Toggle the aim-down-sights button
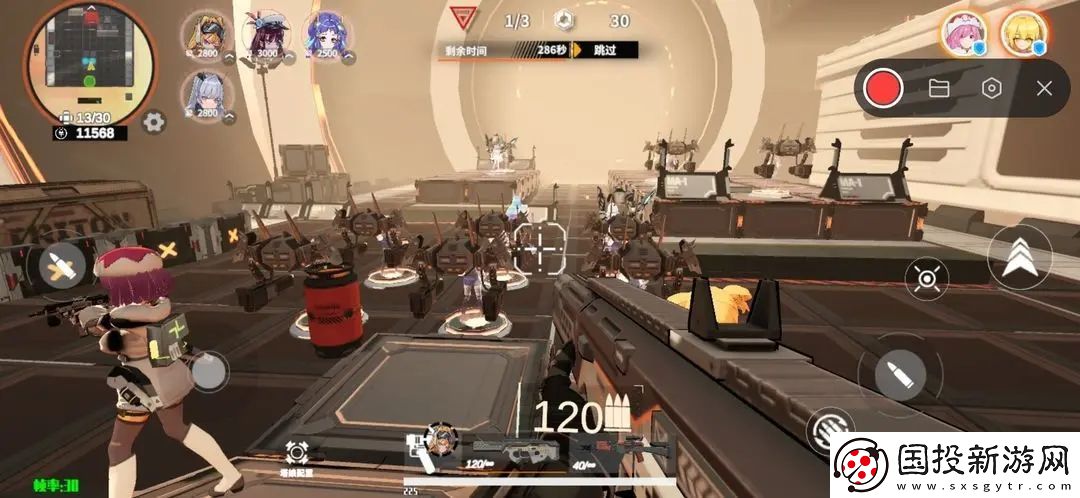The image size is (1080, 498). (927, 279)
